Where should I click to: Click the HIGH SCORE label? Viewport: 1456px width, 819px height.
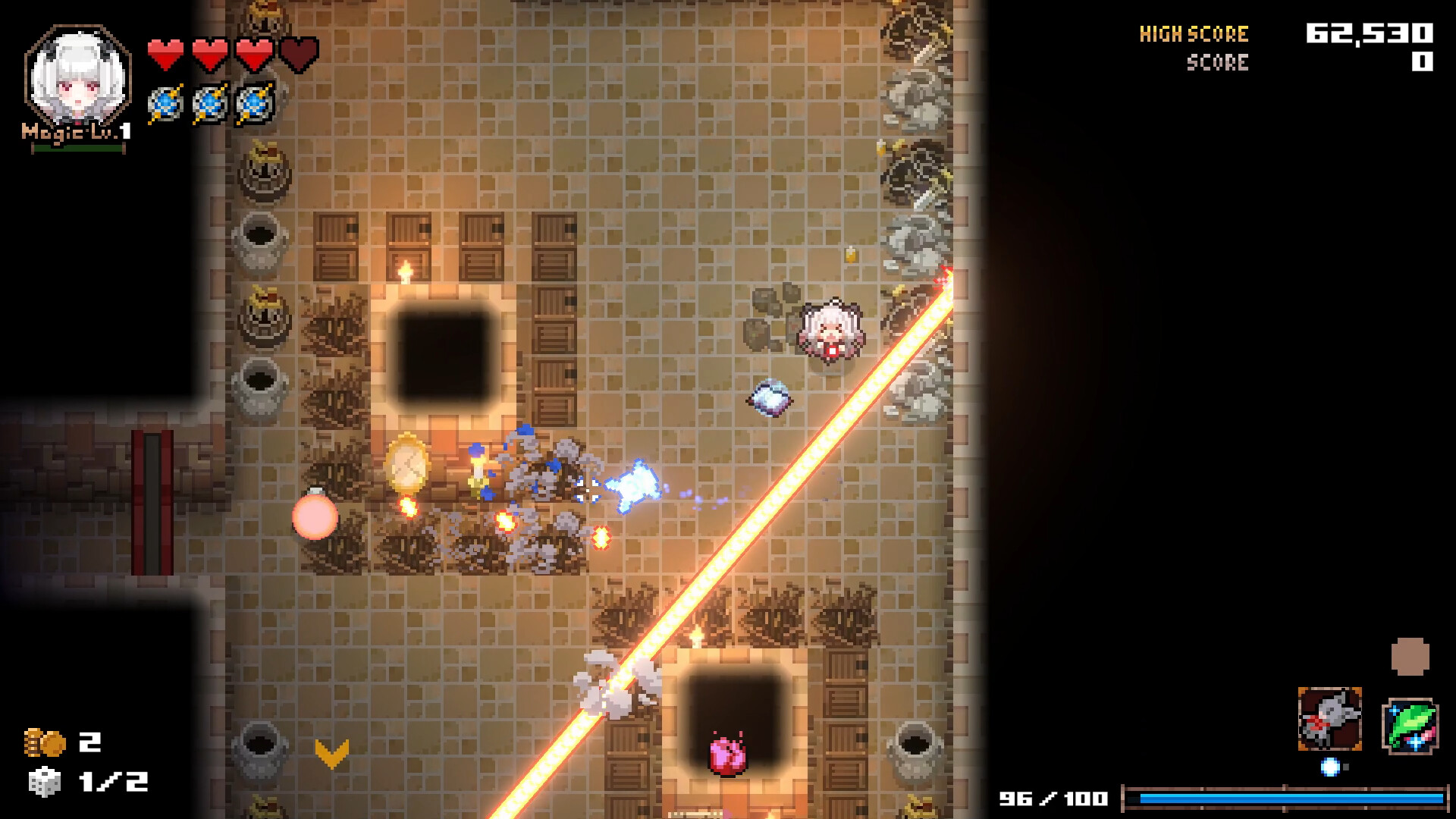[1193, 33]
